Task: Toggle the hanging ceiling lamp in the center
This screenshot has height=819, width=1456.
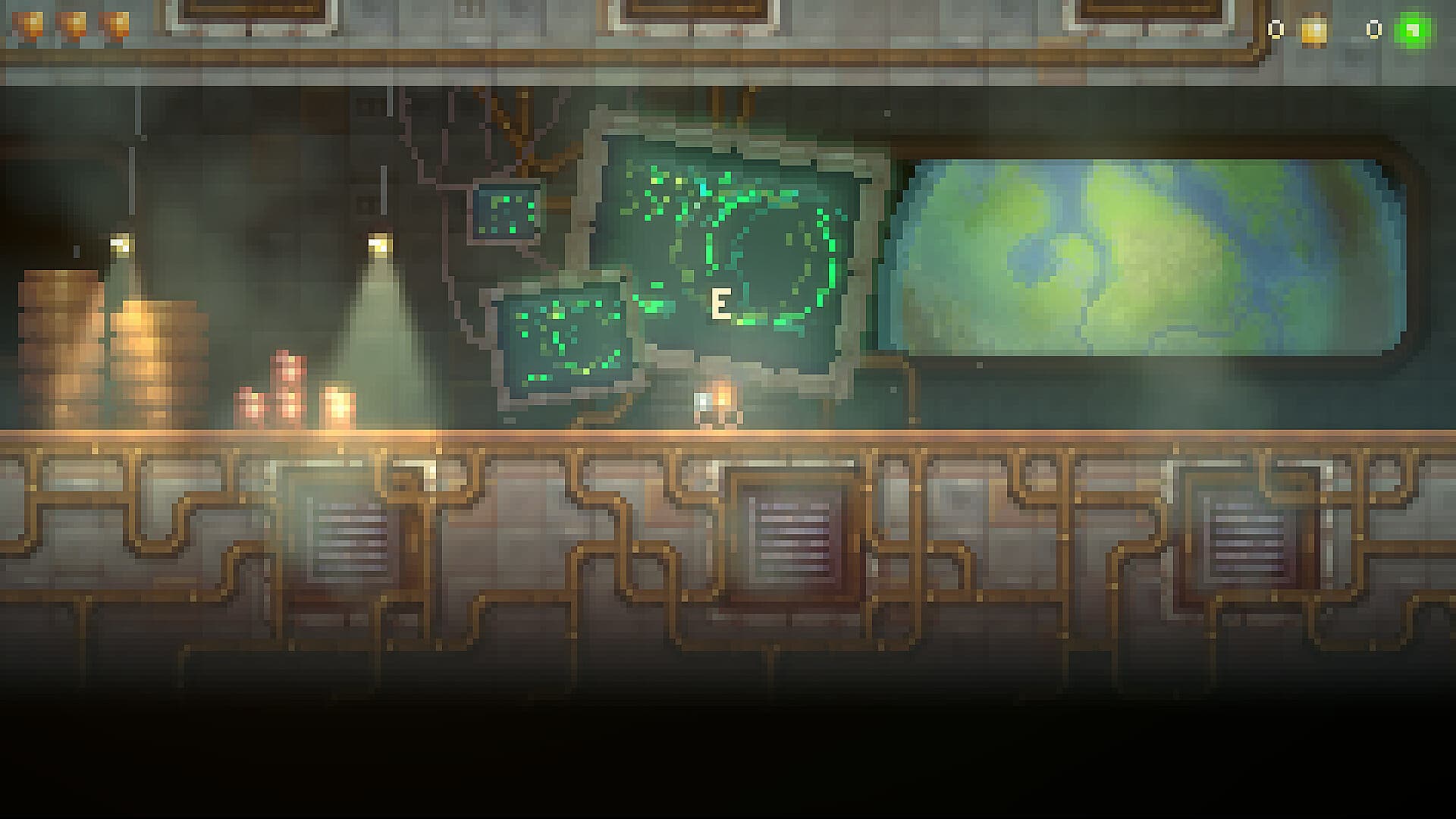Action: pyautogui.click(x=377, y=243)
